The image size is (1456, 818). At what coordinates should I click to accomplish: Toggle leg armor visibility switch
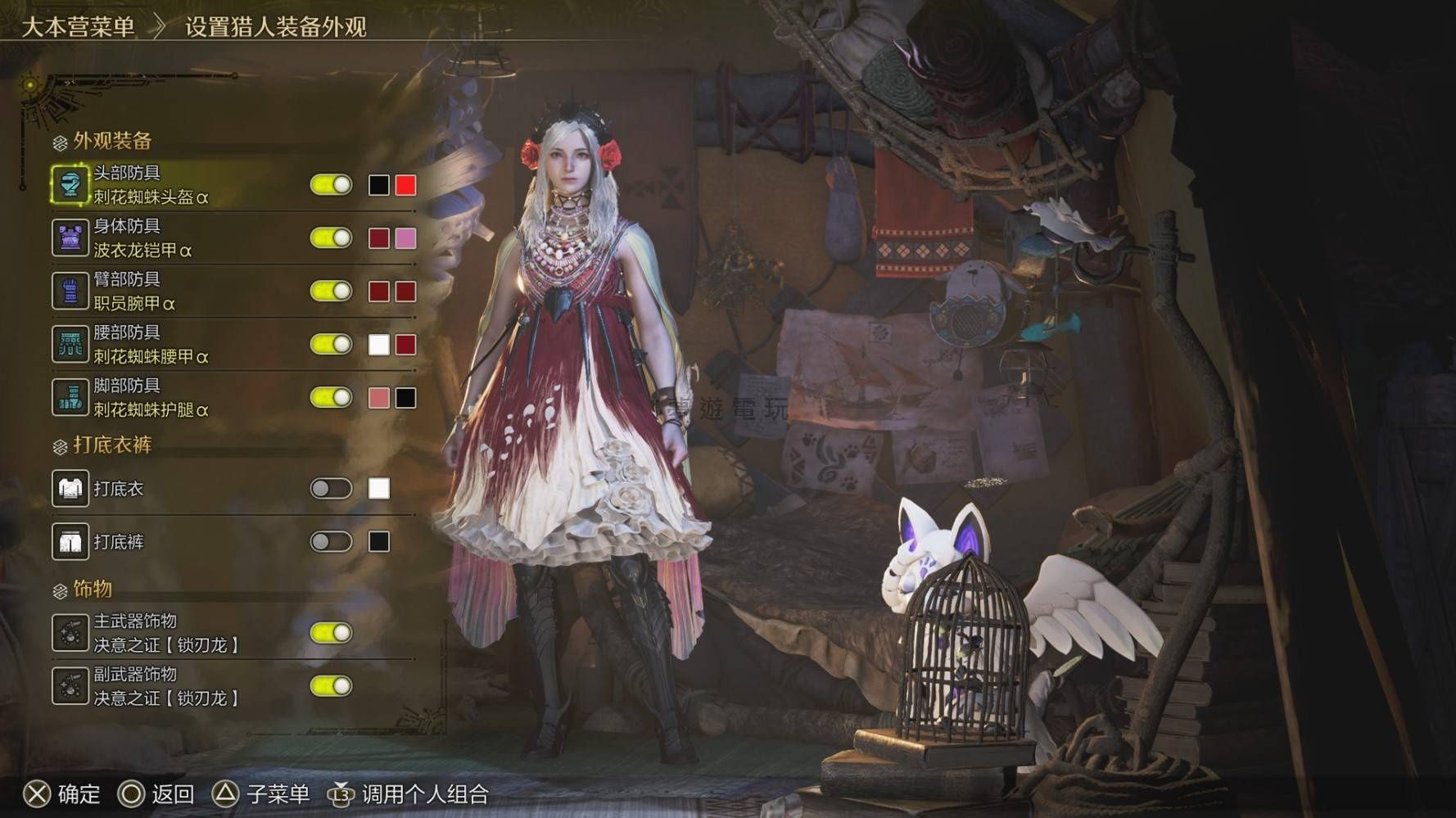tap(331, 398)
